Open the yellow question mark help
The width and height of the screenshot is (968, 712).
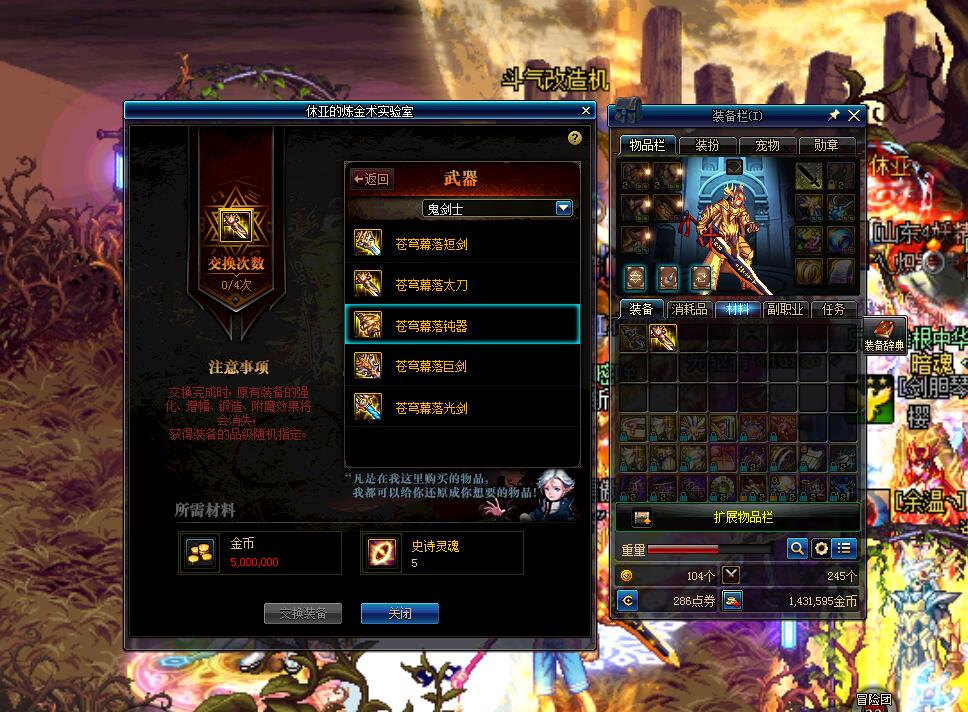[x=574, y=138]
